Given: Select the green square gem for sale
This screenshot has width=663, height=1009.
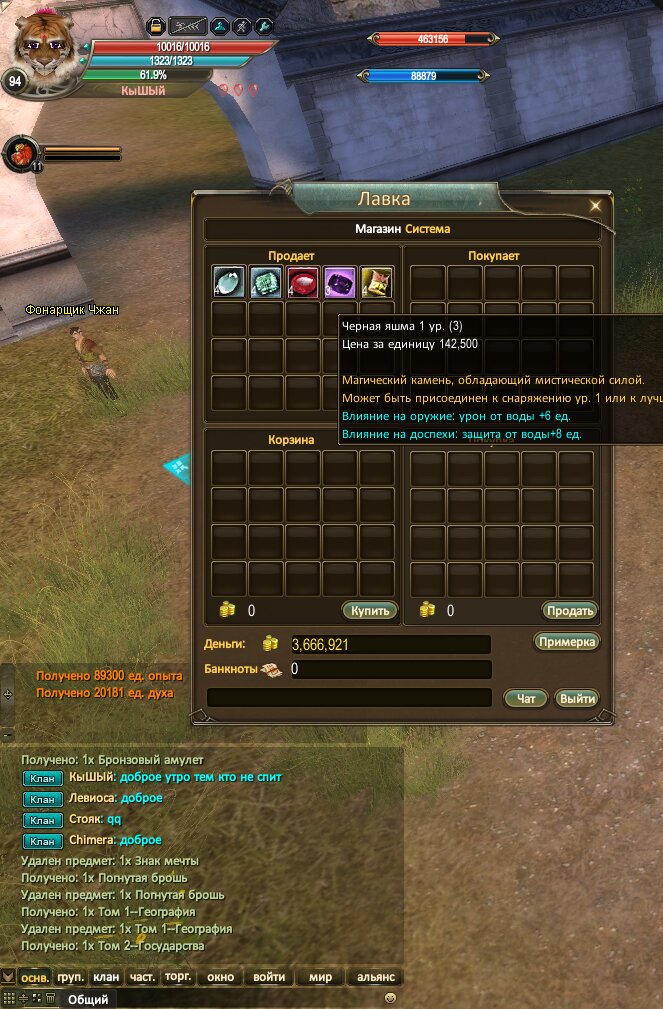Looking at the screenshot, I should 266,283.
